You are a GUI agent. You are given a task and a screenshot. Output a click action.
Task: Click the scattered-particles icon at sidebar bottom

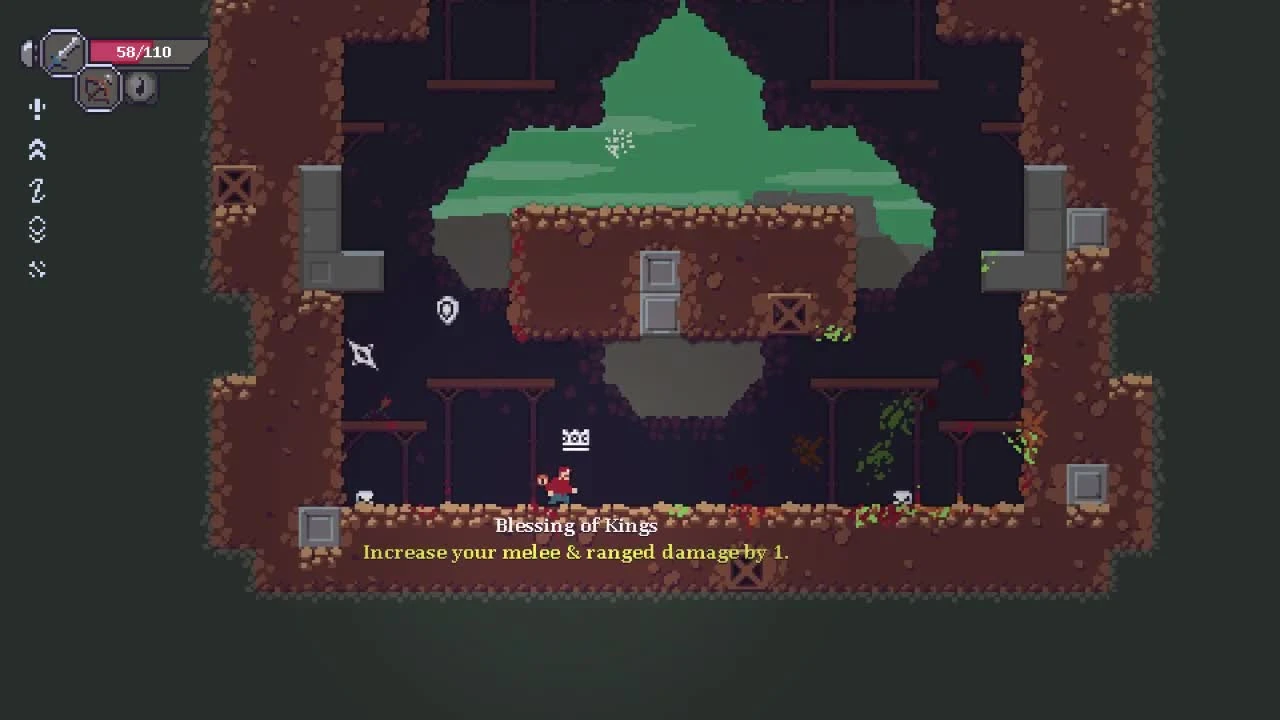point(37,269)
